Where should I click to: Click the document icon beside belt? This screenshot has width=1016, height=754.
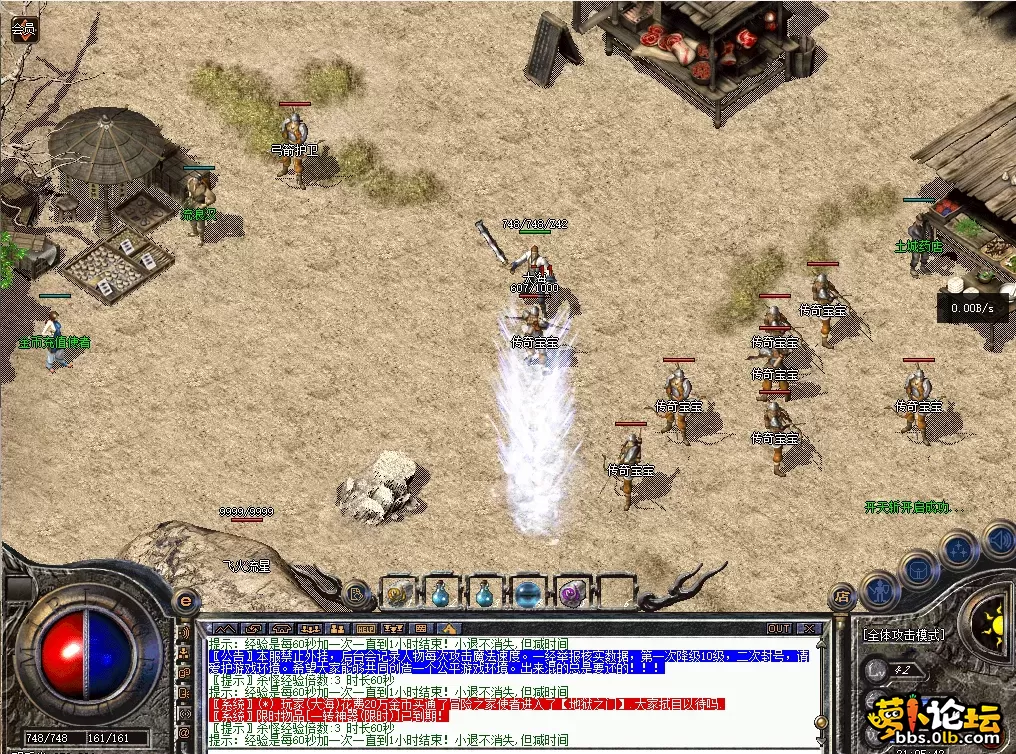(355, 595)
